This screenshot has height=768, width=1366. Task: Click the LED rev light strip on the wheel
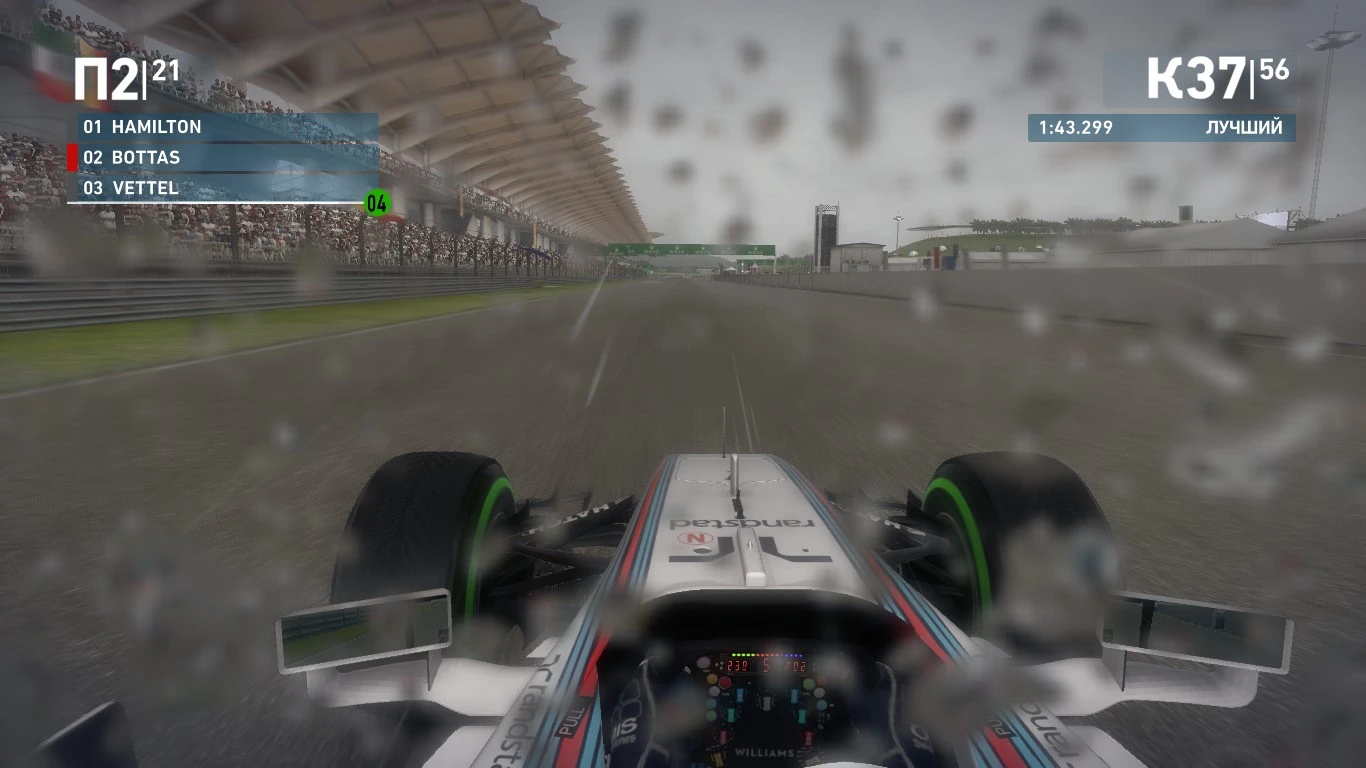click(x=767, y=655)
